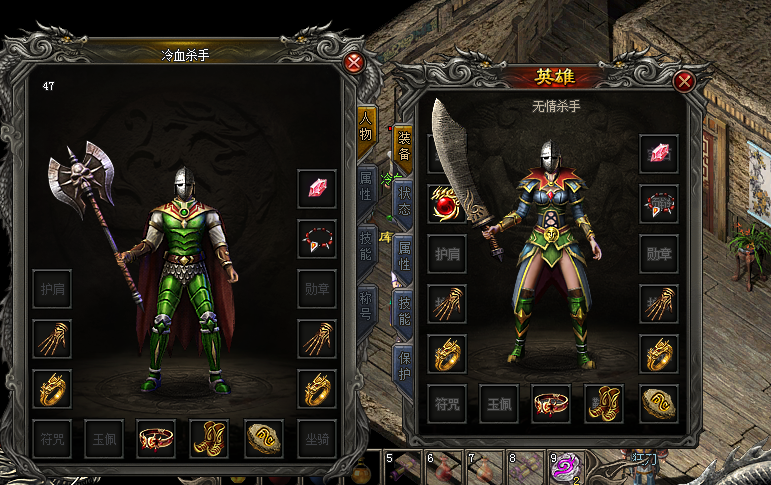Screen dimensions: 771x485
Task: Click the hero's pink gem slot
Action: (x=659, y=154)
